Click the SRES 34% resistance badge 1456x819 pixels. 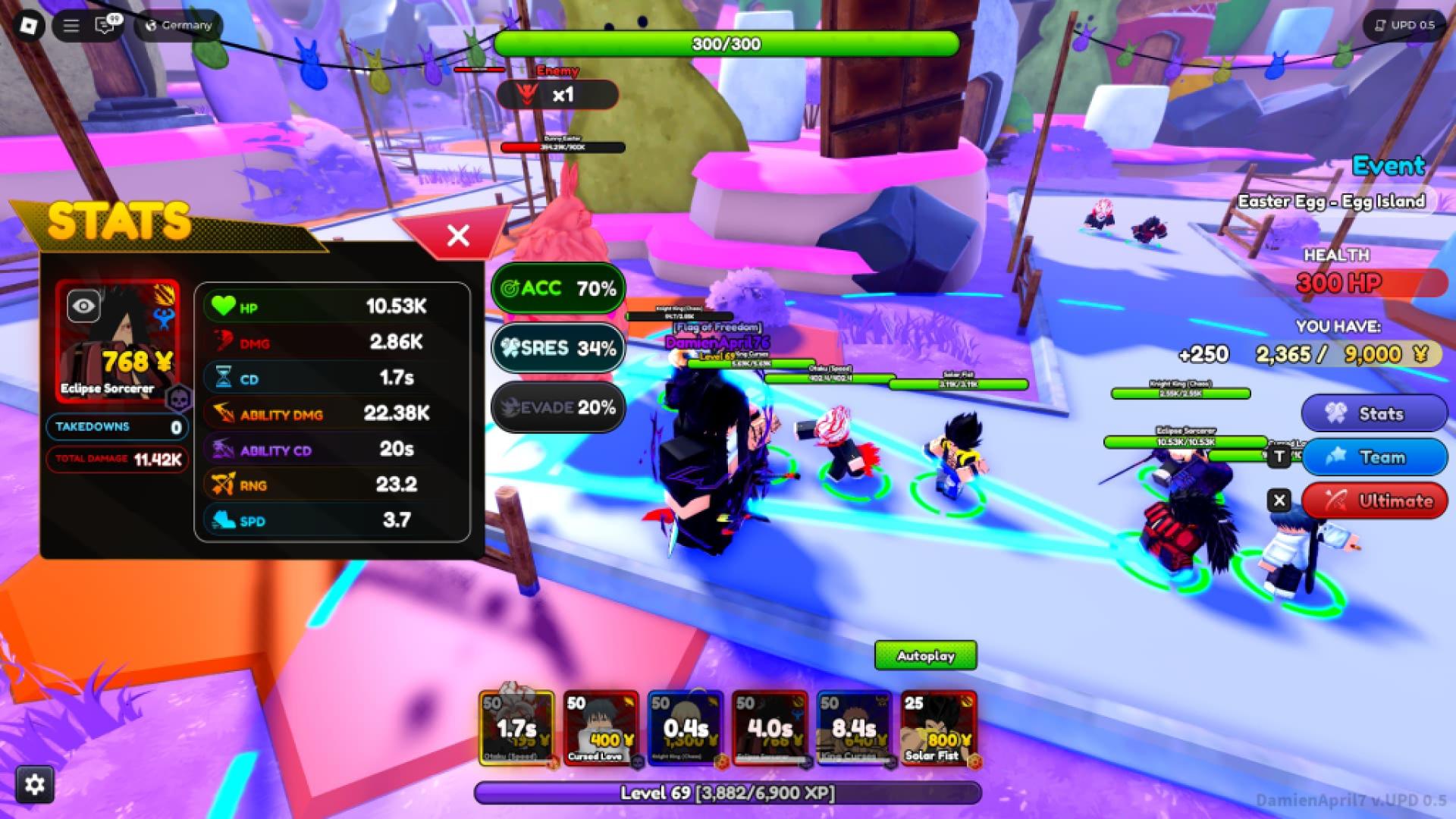coord(557,348)
